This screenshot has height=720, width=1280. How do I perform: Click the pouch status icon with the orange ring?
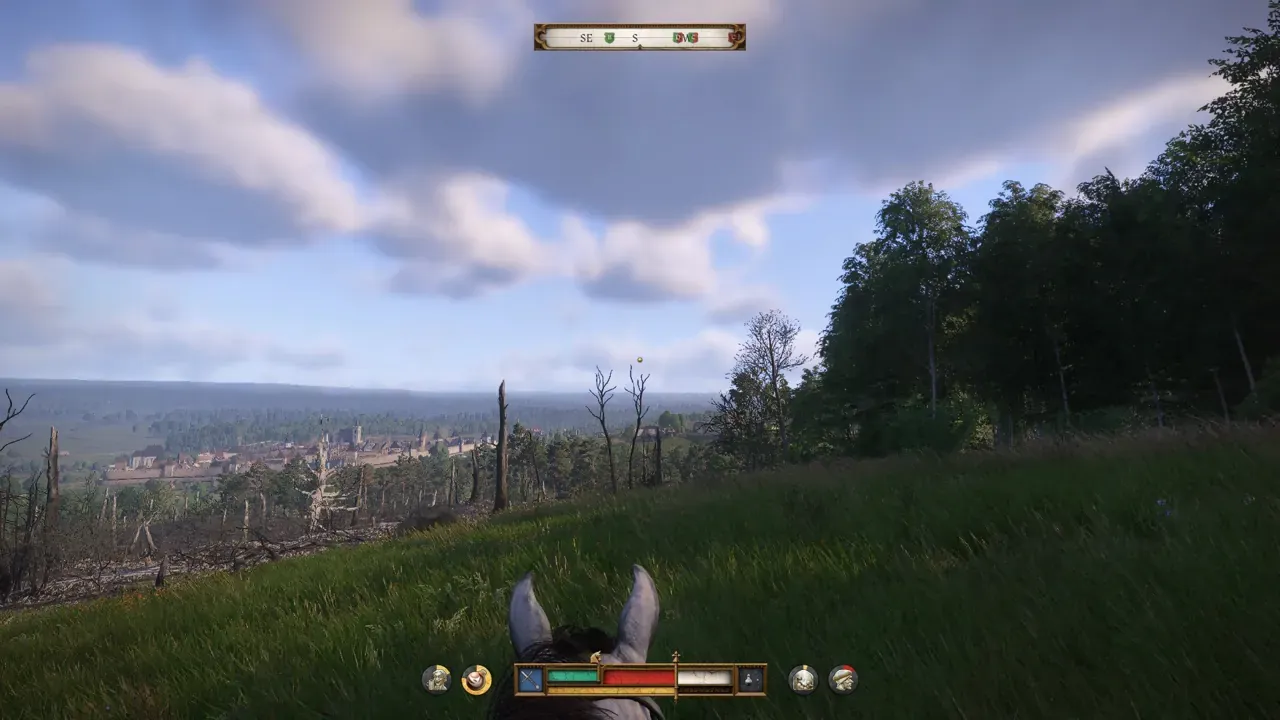477,680
